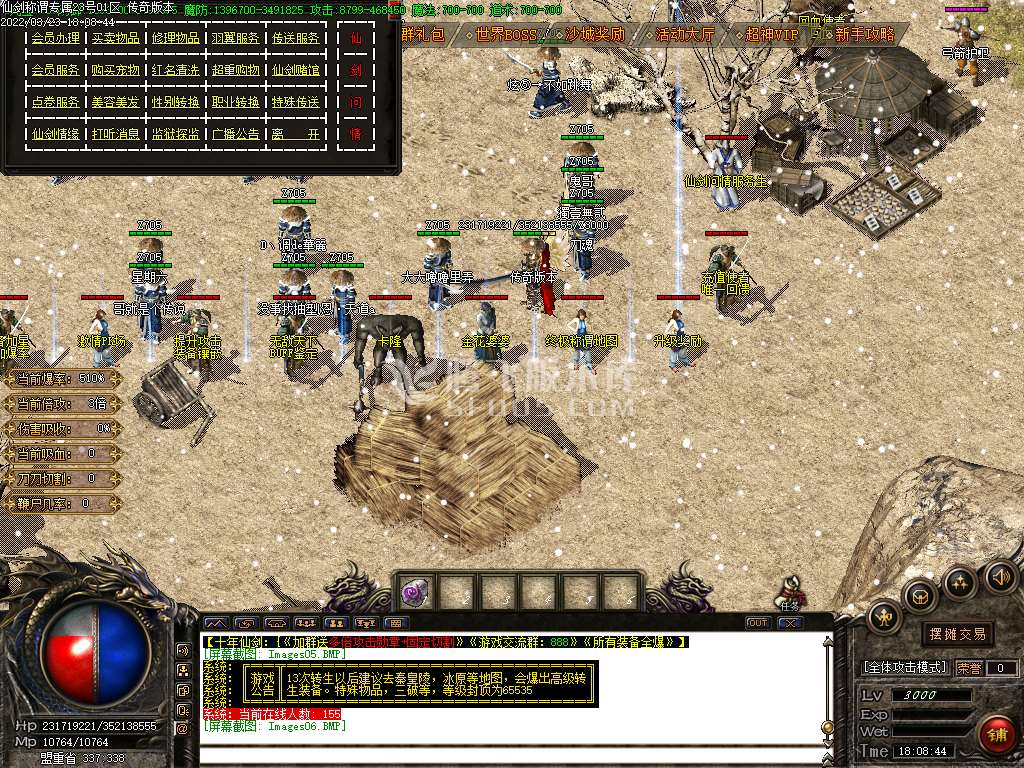Screen dimensions: 1024x768
Task: Close the chat panel with X button
Action: tap(790, 623)
